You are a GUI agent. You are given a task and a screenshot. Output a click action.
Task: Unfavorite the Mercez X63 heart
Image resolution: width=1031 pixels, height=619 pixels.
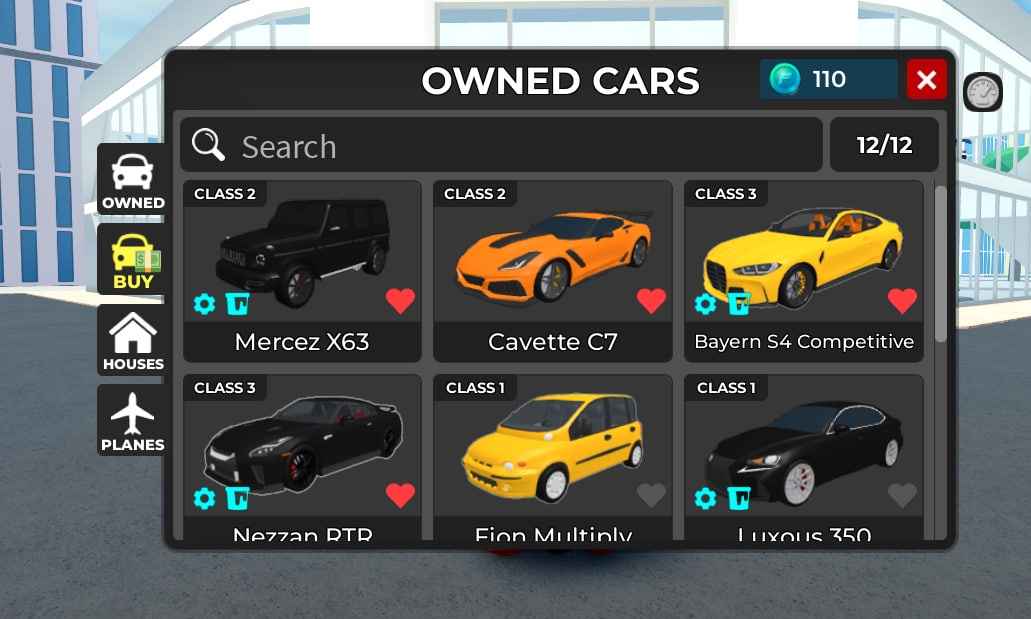click(x=400, y=301)
